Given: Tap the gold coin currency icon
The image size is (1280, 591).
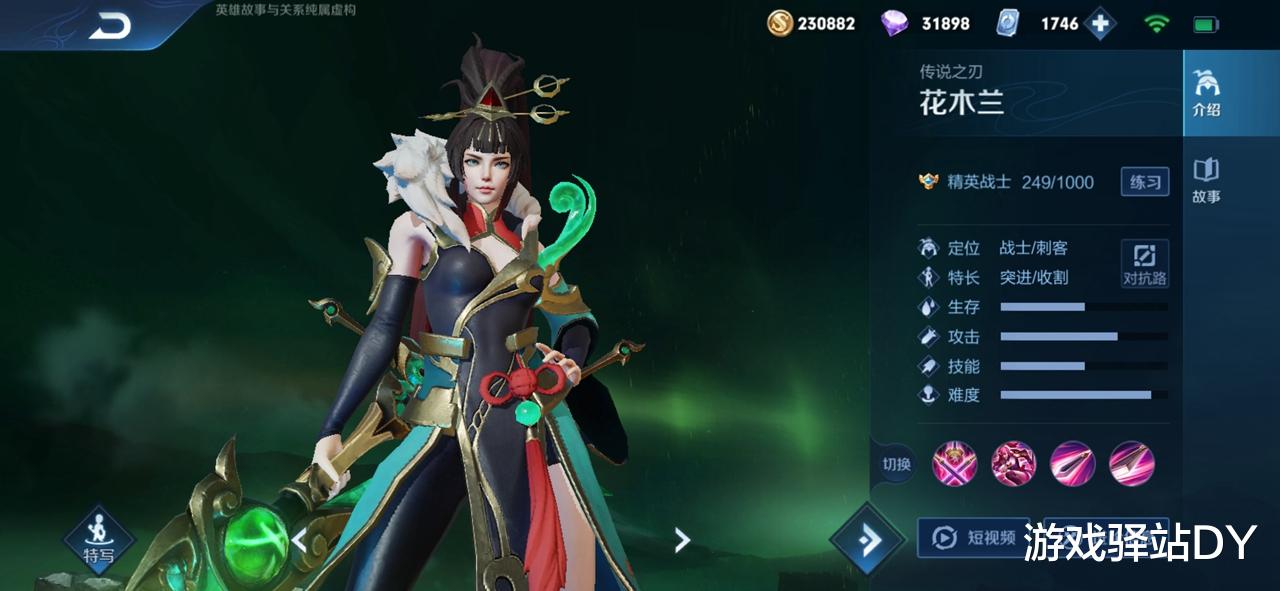Looking at the screenshot, I should pos(780,23).
